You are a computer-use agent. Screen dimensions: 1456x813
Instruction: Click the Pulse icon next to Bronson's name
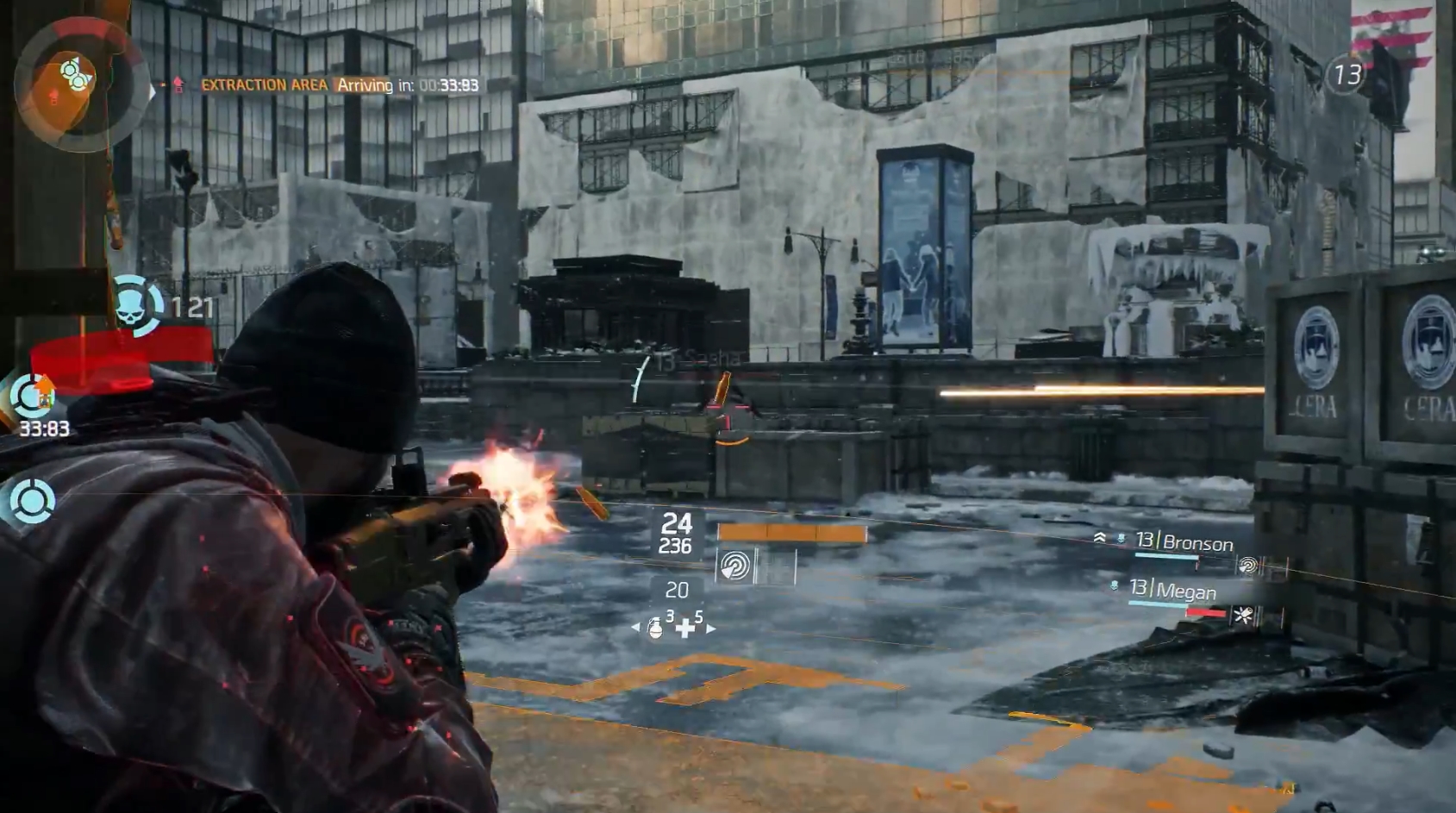pyautogui.click(x=1248, y=565)
